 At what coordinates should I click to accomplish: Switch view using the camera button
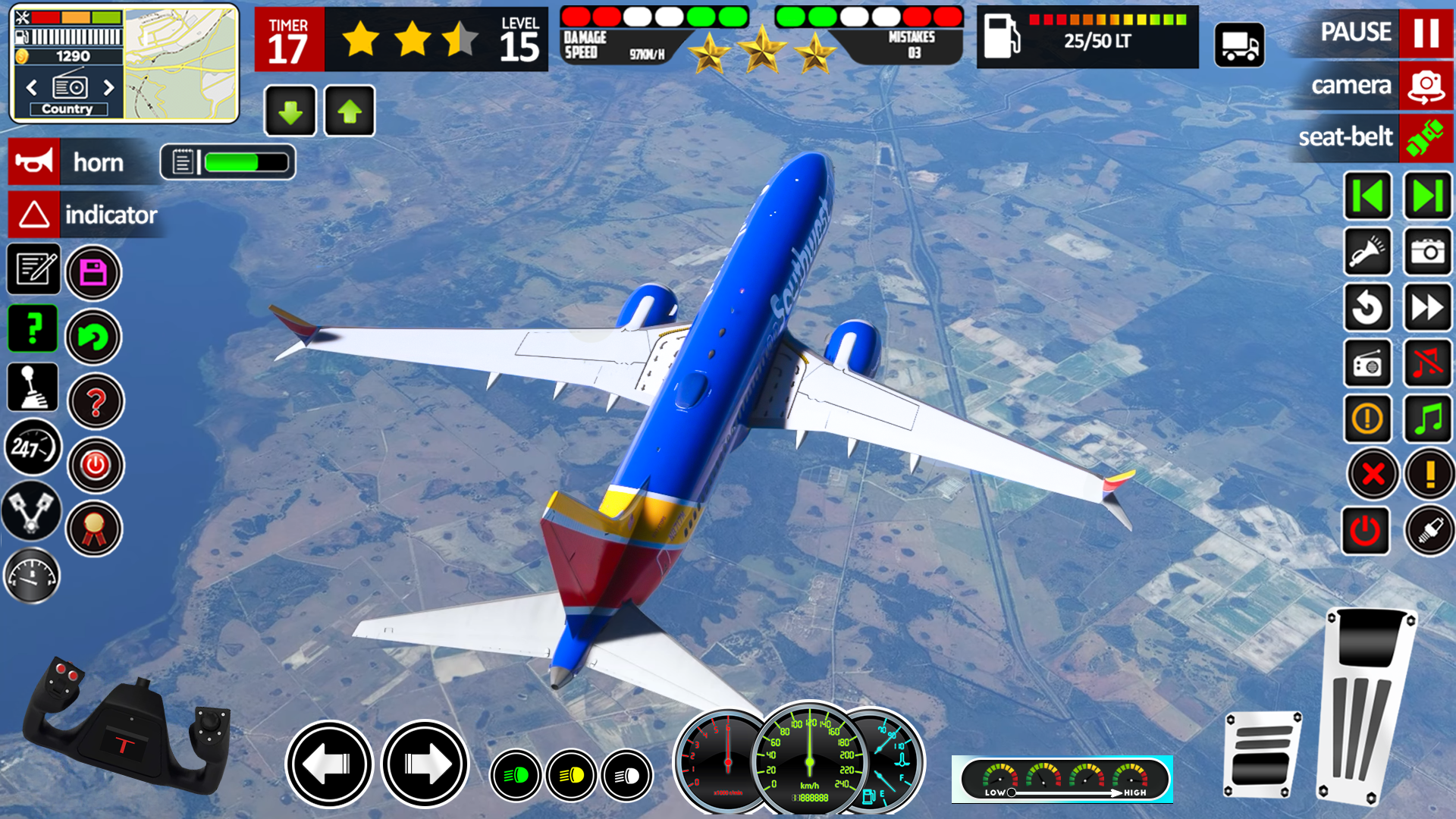[1426, 86]
